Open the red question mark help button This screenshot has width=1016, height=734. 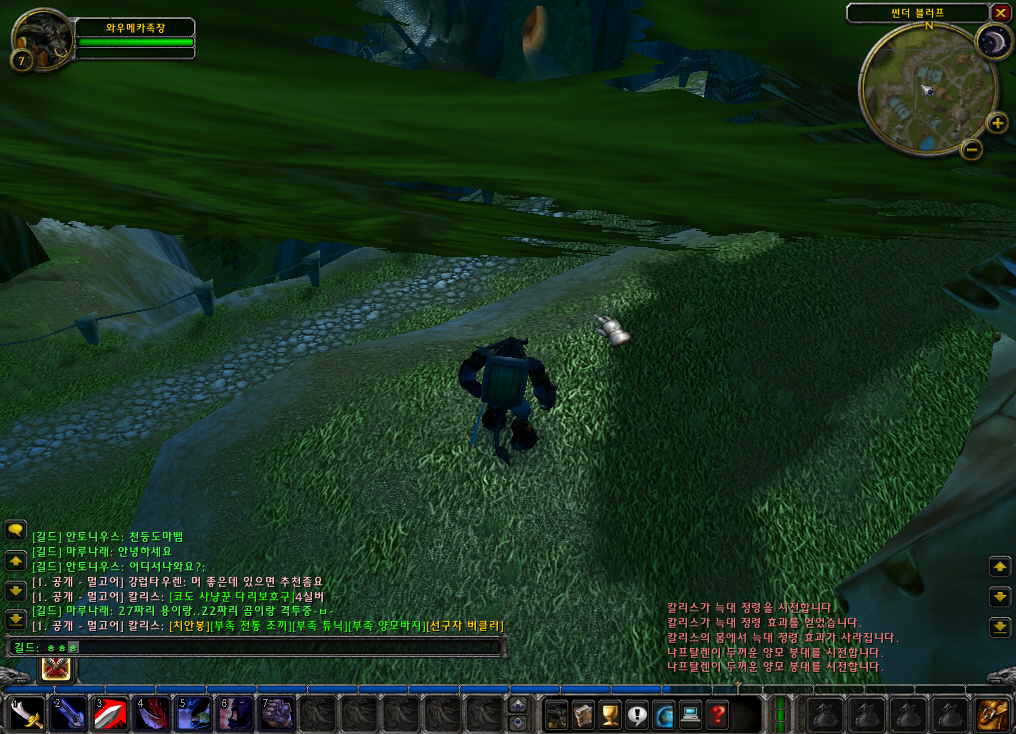coord(717,715)
